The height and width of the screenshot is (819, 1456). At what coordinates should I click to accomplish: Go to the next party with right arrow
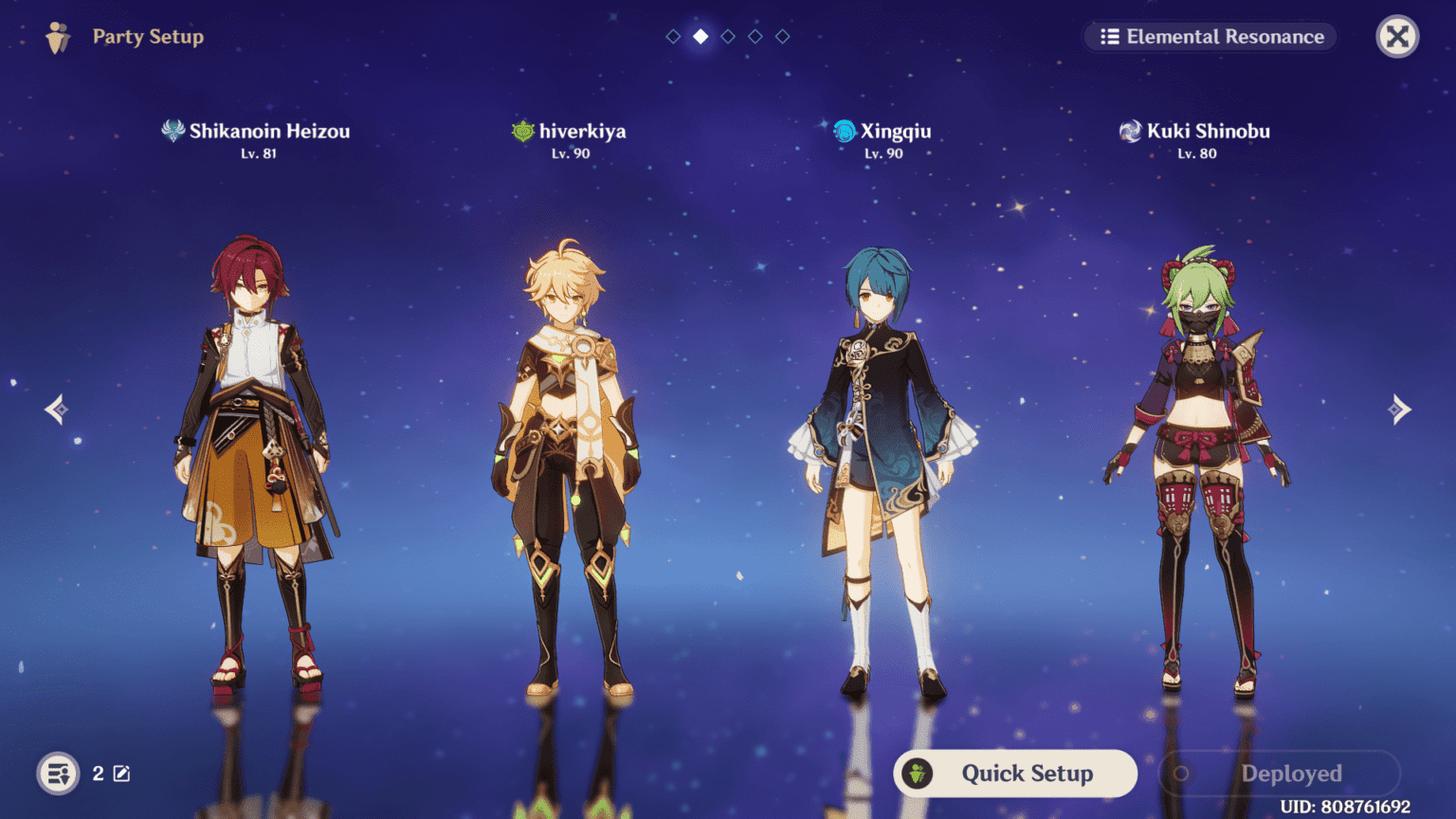(1399, 409)
